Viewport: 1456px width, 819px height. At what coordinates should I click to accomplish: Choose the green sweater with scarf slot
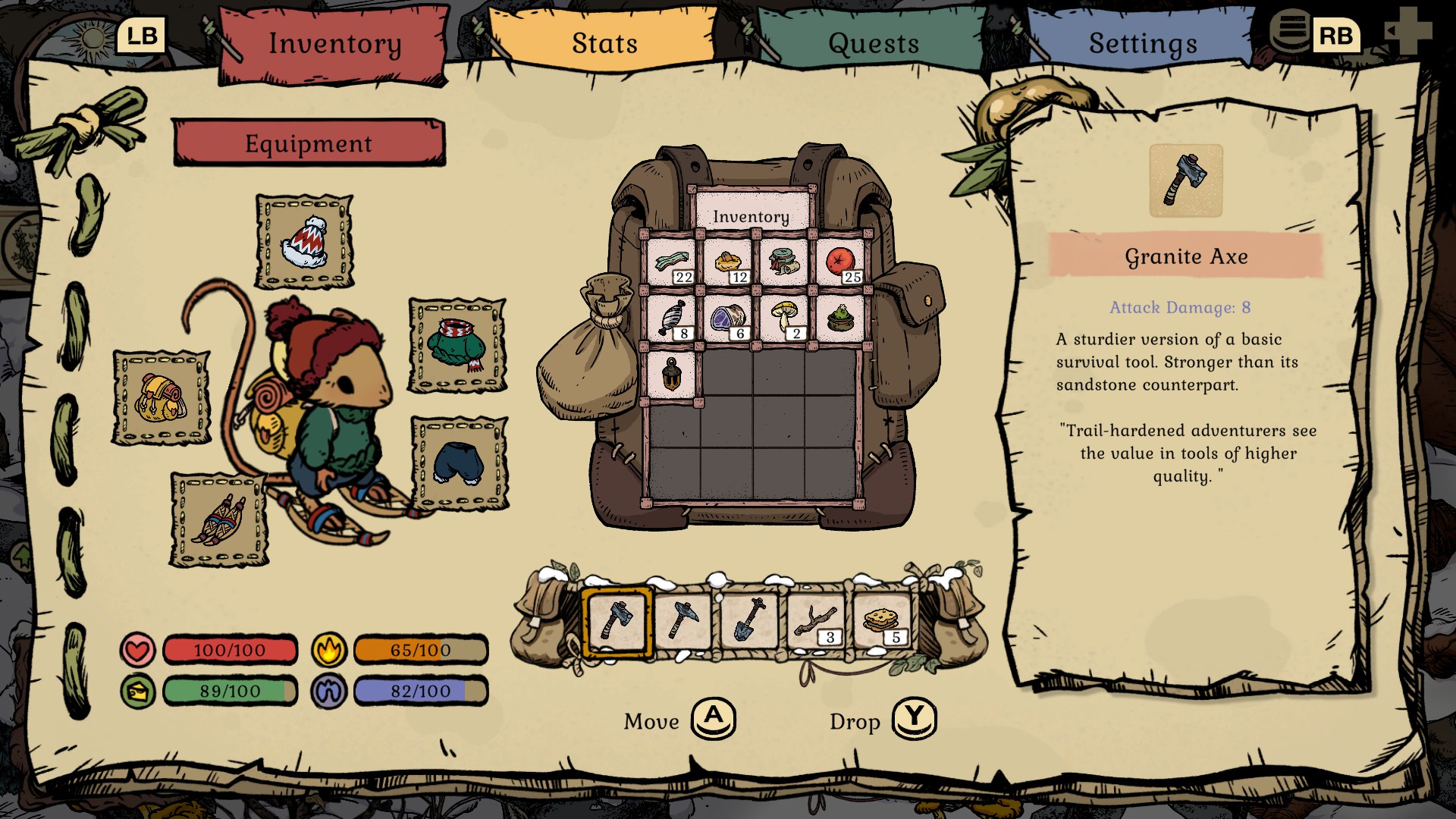pos(457,345)
